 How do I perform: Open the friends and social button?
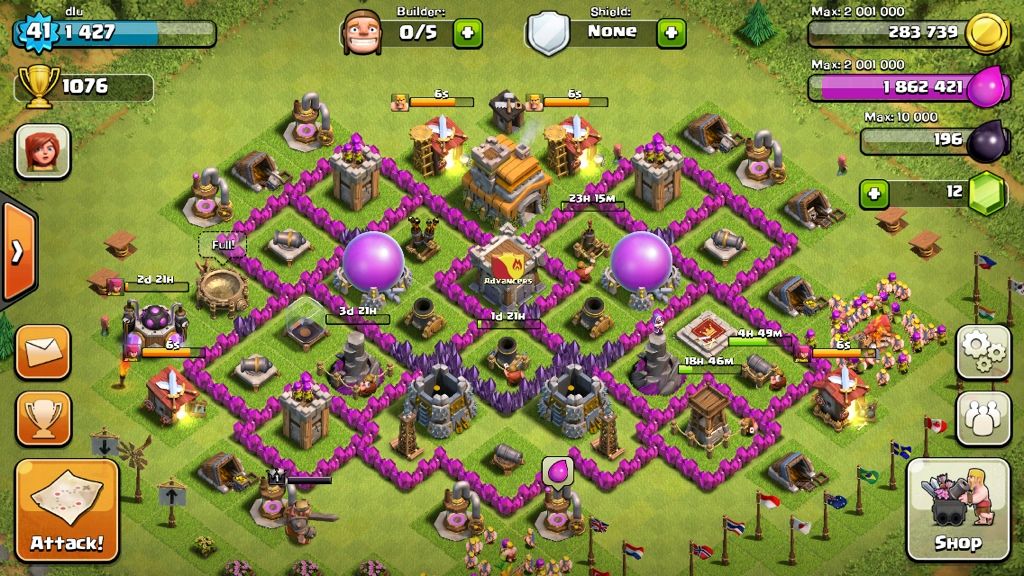[983, 418]
